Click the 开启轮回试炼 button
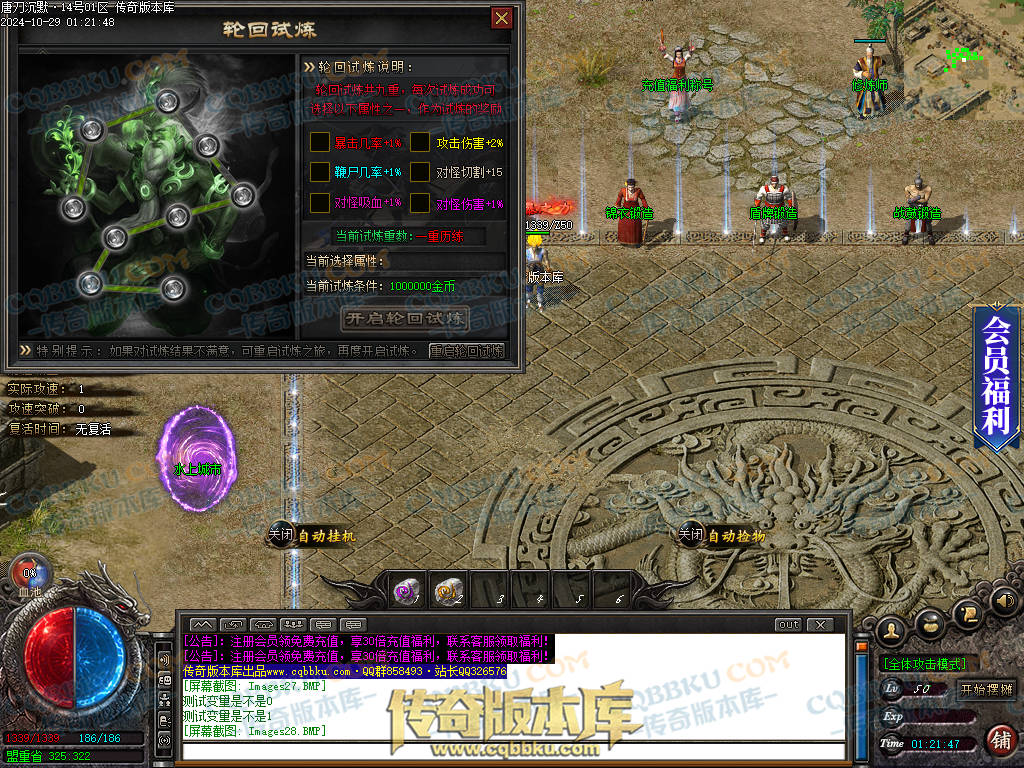1024x768 pixels. click(405, 319)
